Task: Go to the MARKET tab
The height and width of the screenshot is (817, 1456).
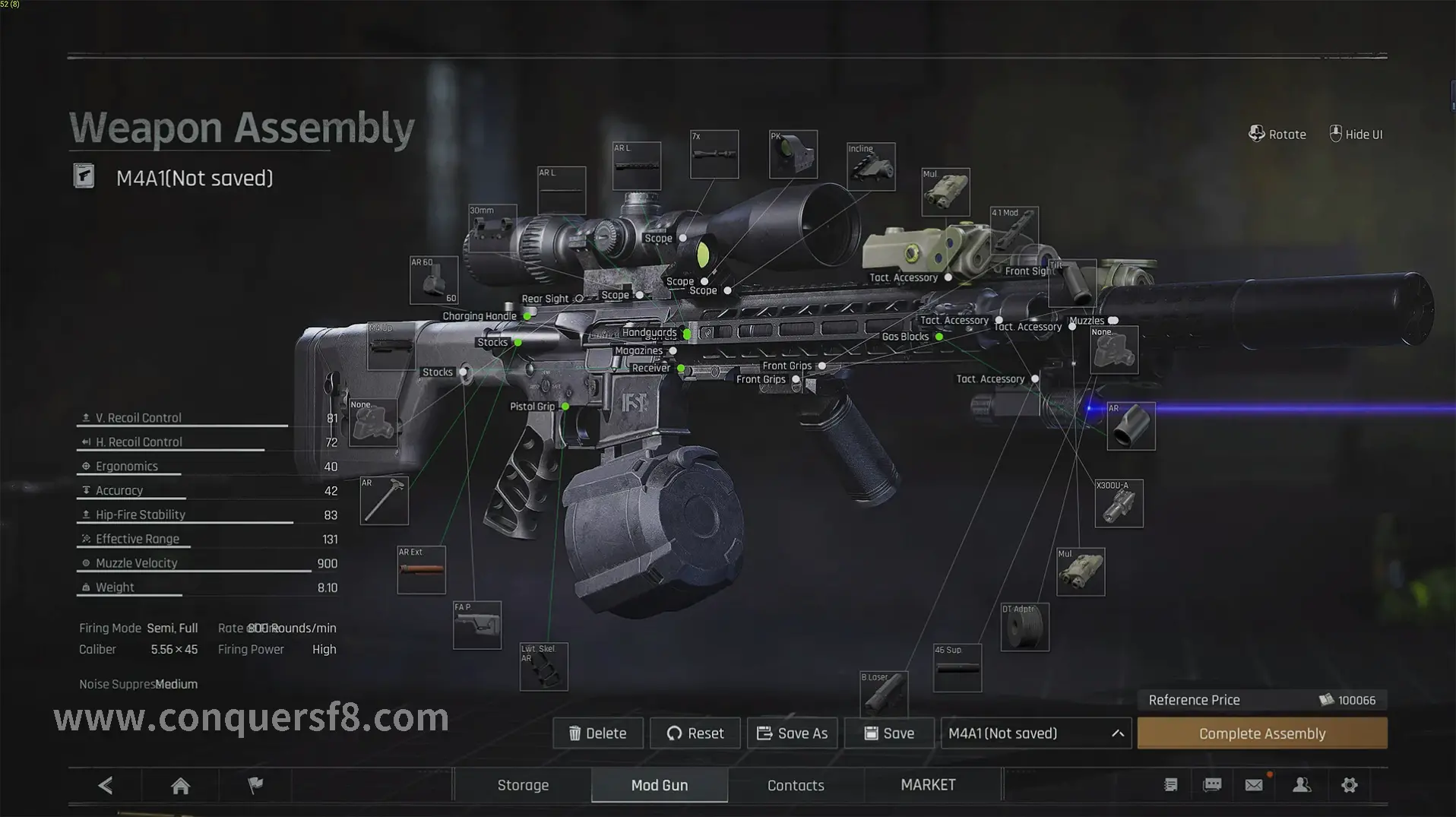Action: pyautogui.click(x=928, y=785)
